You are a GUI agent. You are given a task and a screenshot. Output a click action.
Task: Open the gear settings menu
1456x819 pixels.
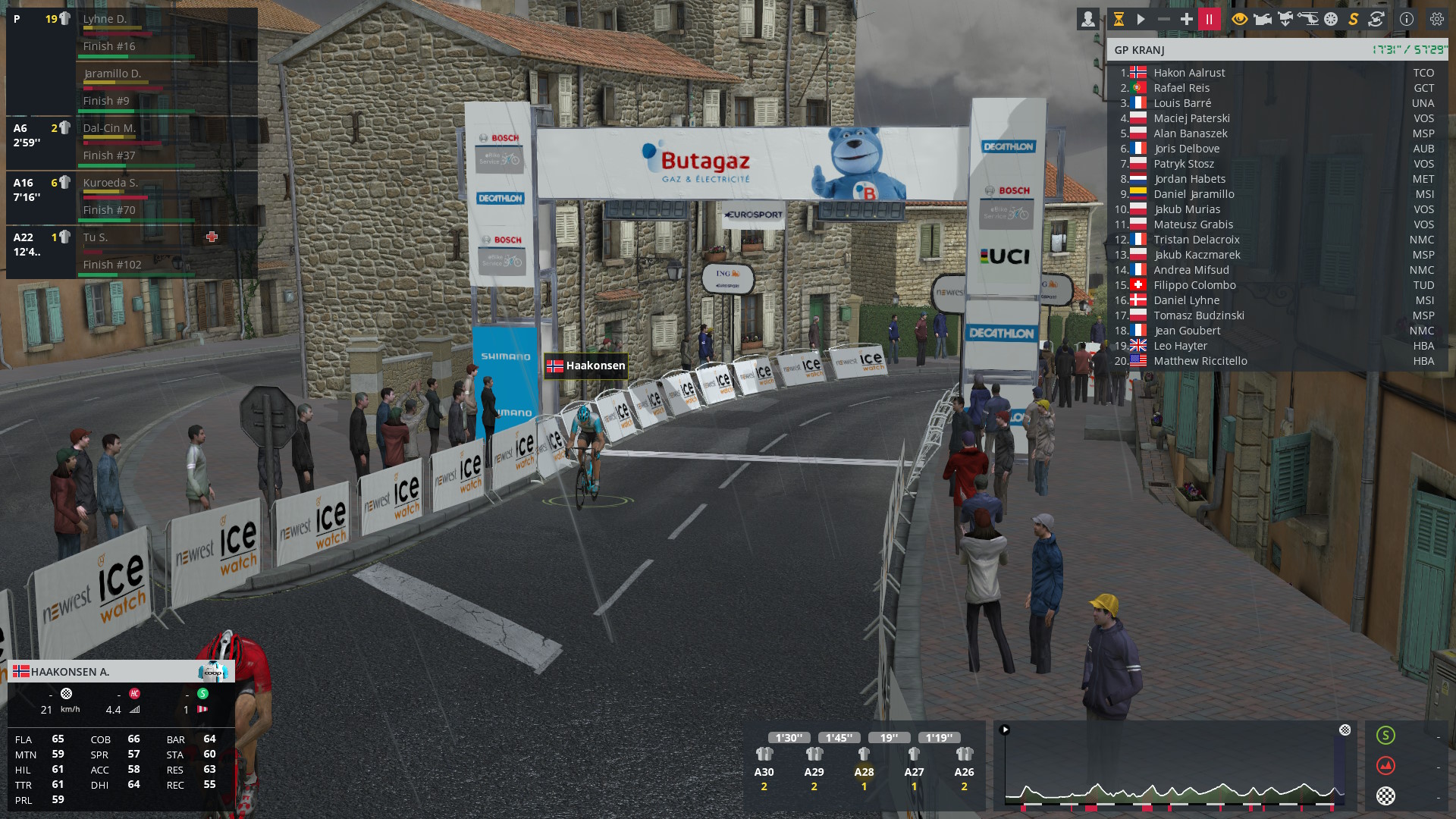coord(1436,20)
